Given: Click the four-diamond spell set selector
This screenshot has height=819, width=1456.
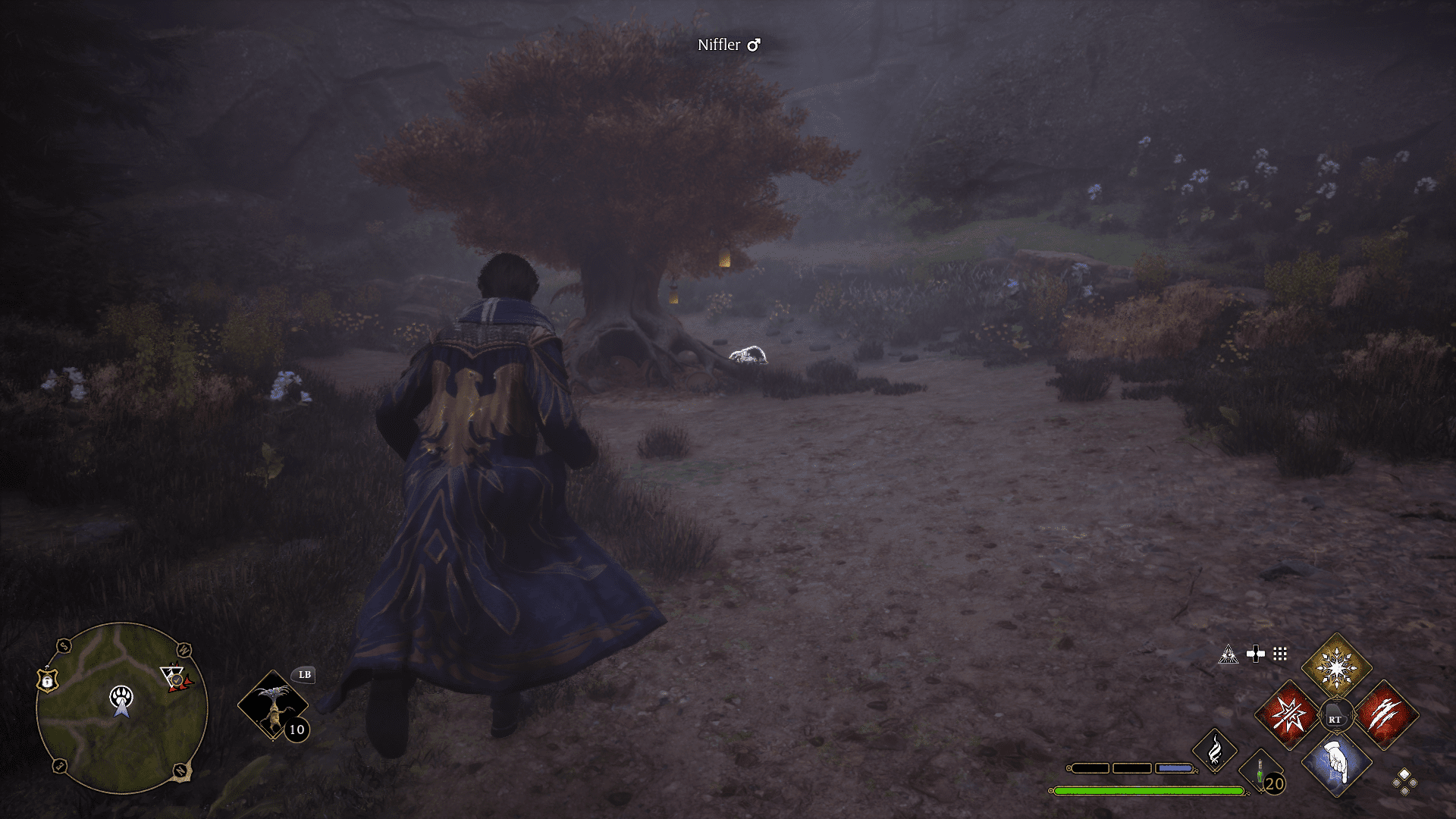Looking at the screenshot, I should (x=1406, y=783).
